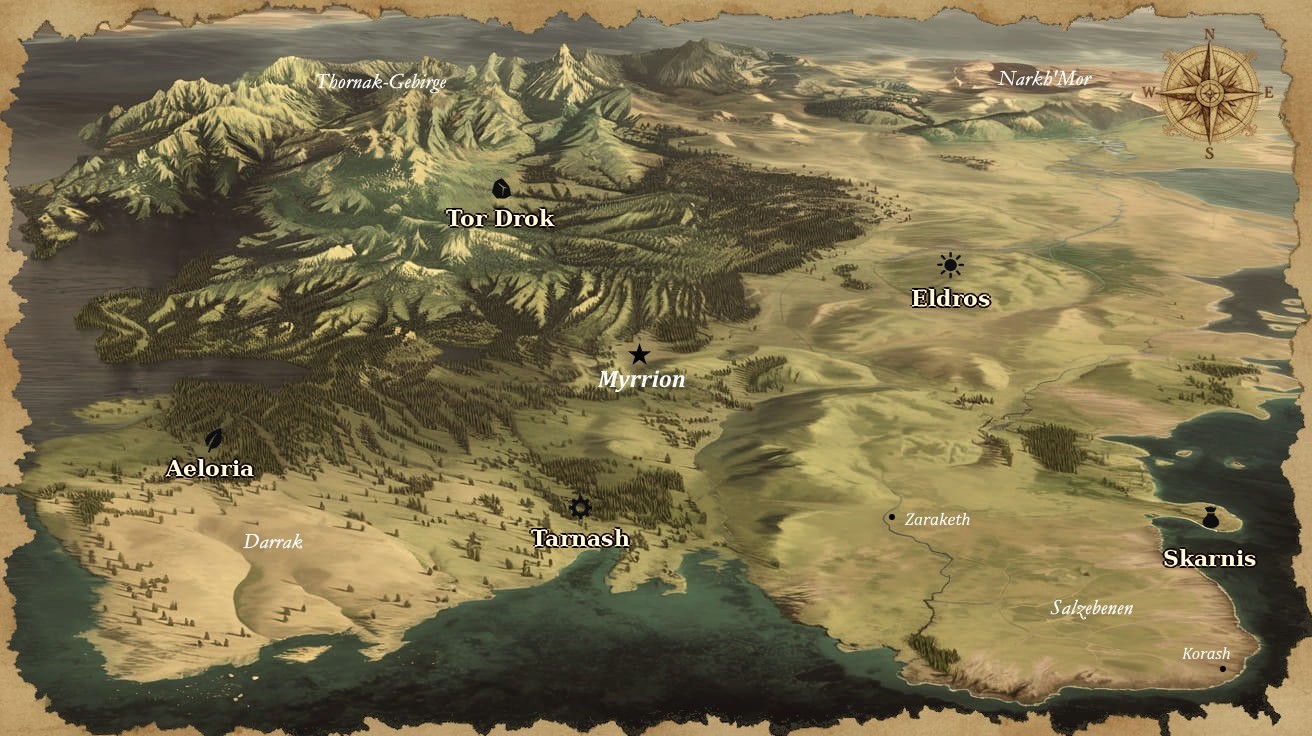Choose the Skarnis sack marker
Image resolution: width=1312 pixels, height=736 pixels.
coord(1211,518)
